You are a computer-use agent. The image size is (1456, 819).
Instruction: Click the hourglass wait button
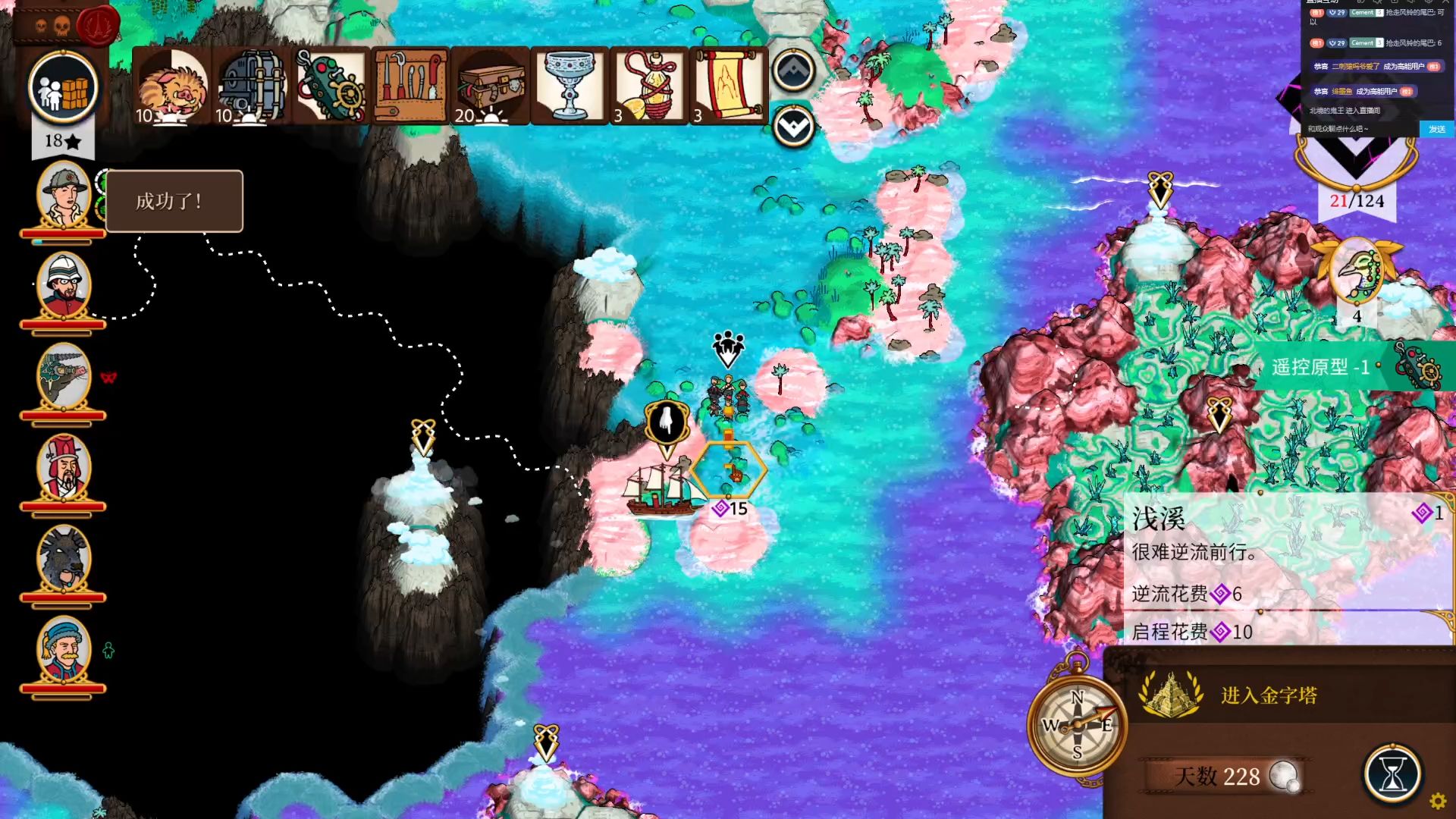point(1392,774)
